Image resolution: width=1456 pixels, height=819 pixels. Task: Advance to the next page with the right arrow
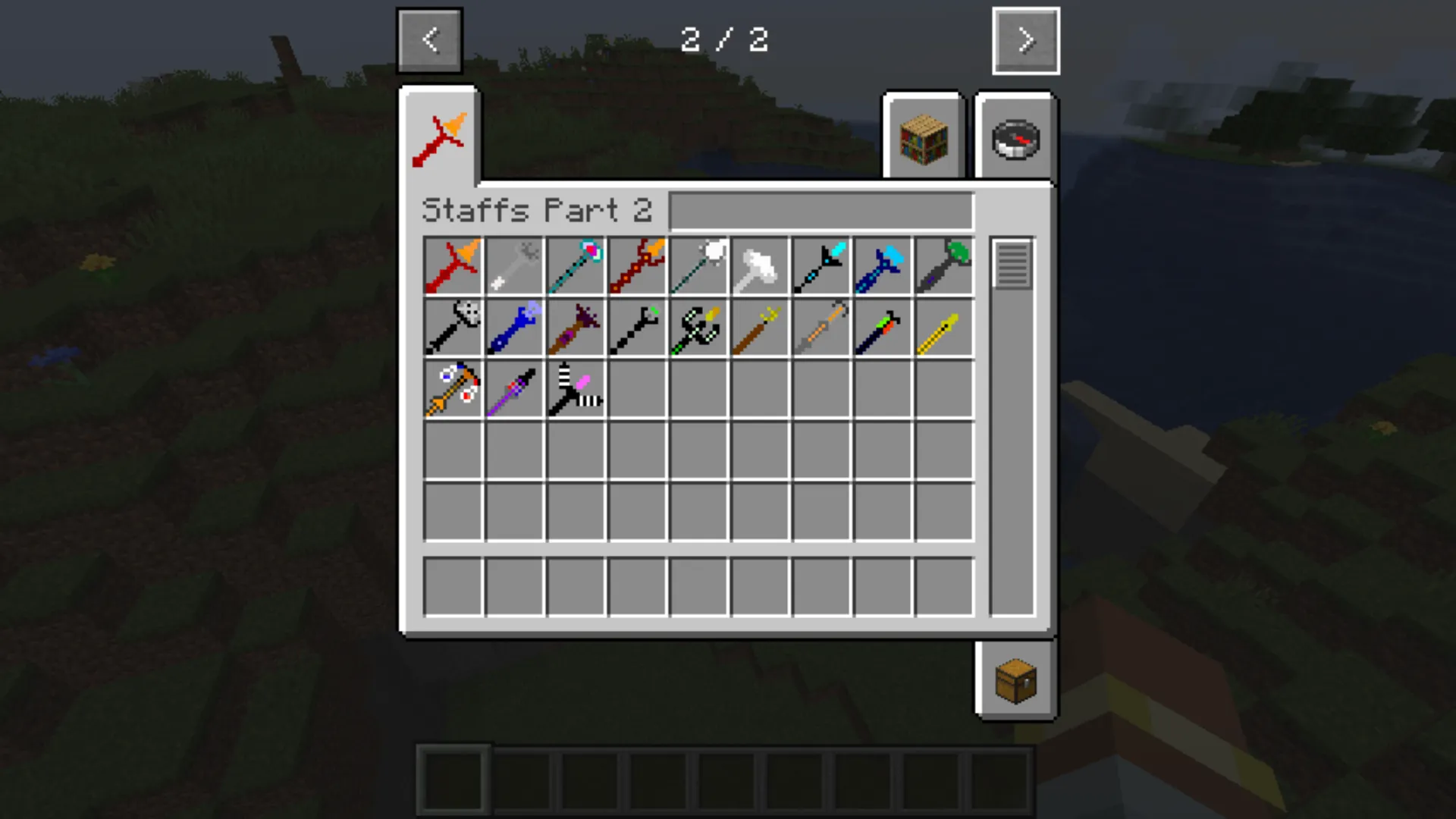coord(1026,41)
